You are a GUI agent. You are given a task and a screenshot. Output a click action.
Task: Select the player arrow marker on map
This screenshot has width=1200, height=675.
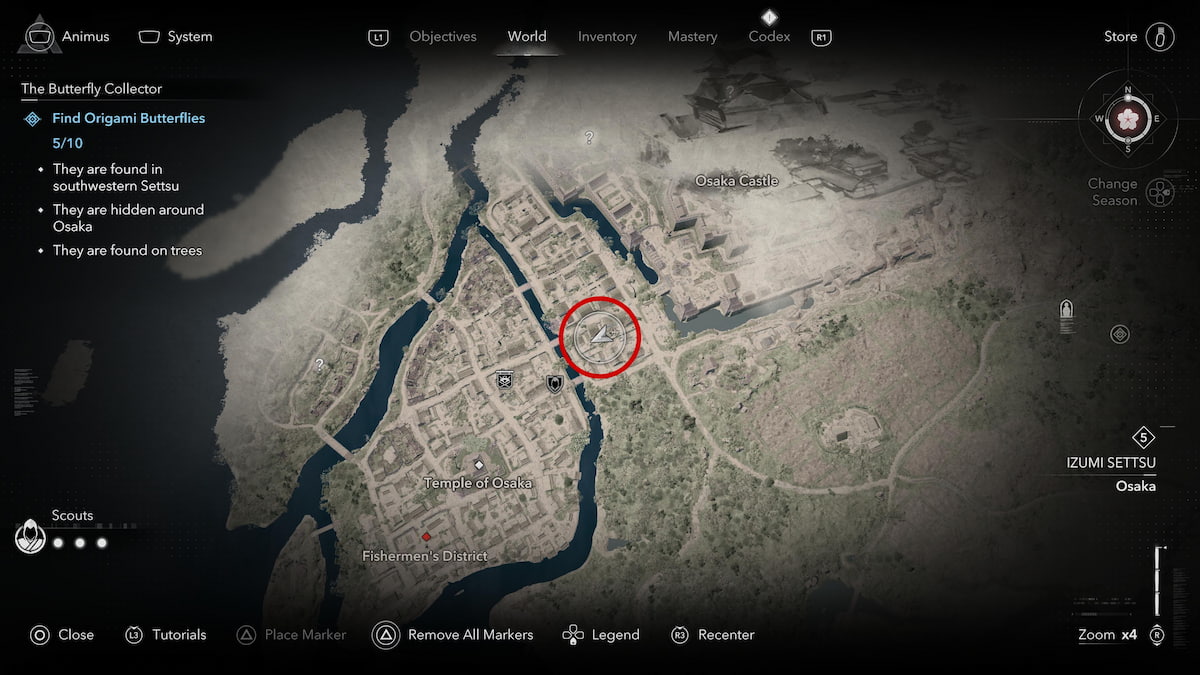[600, 336]
